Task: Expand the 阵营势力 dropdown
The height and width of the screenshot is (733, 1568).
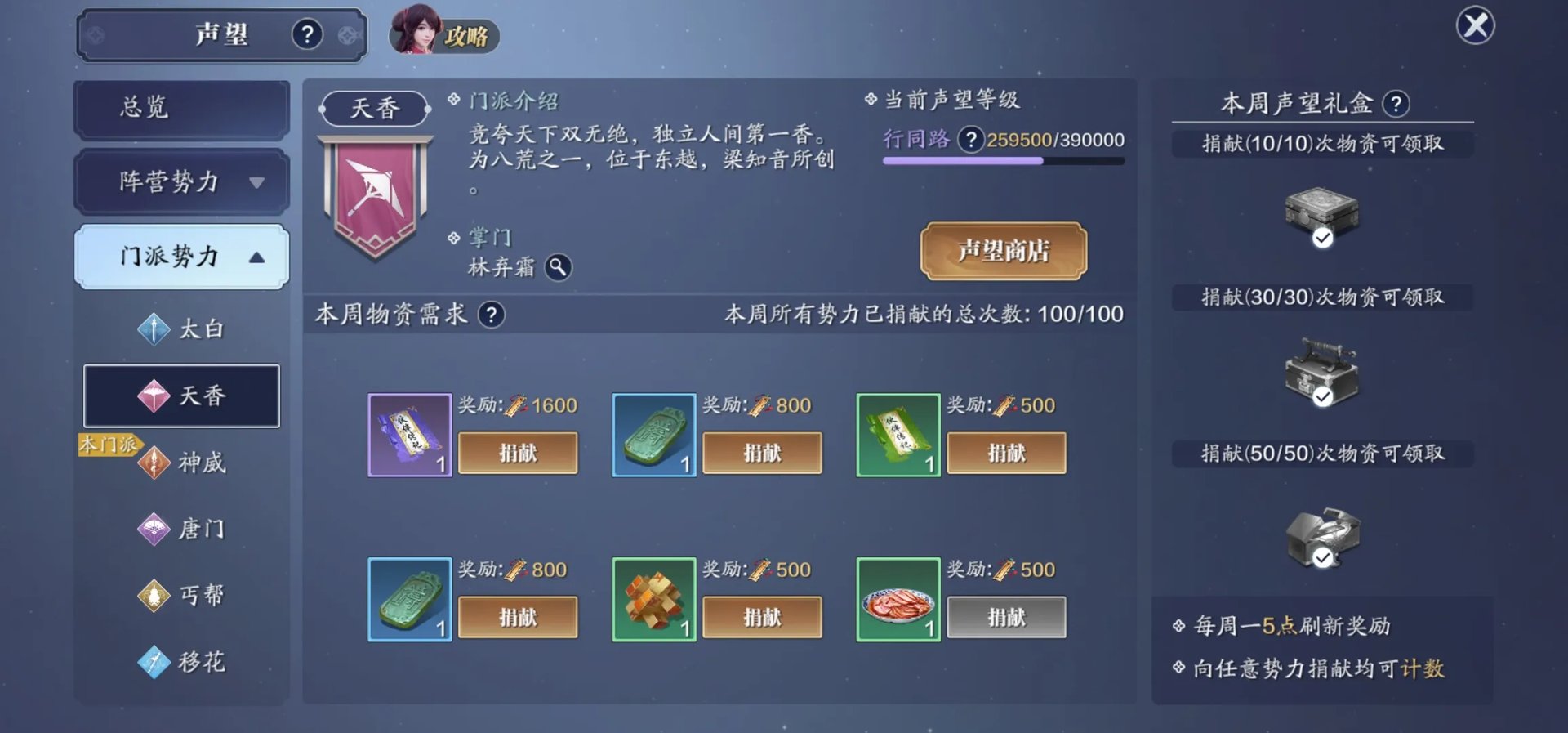Action: 180,182
